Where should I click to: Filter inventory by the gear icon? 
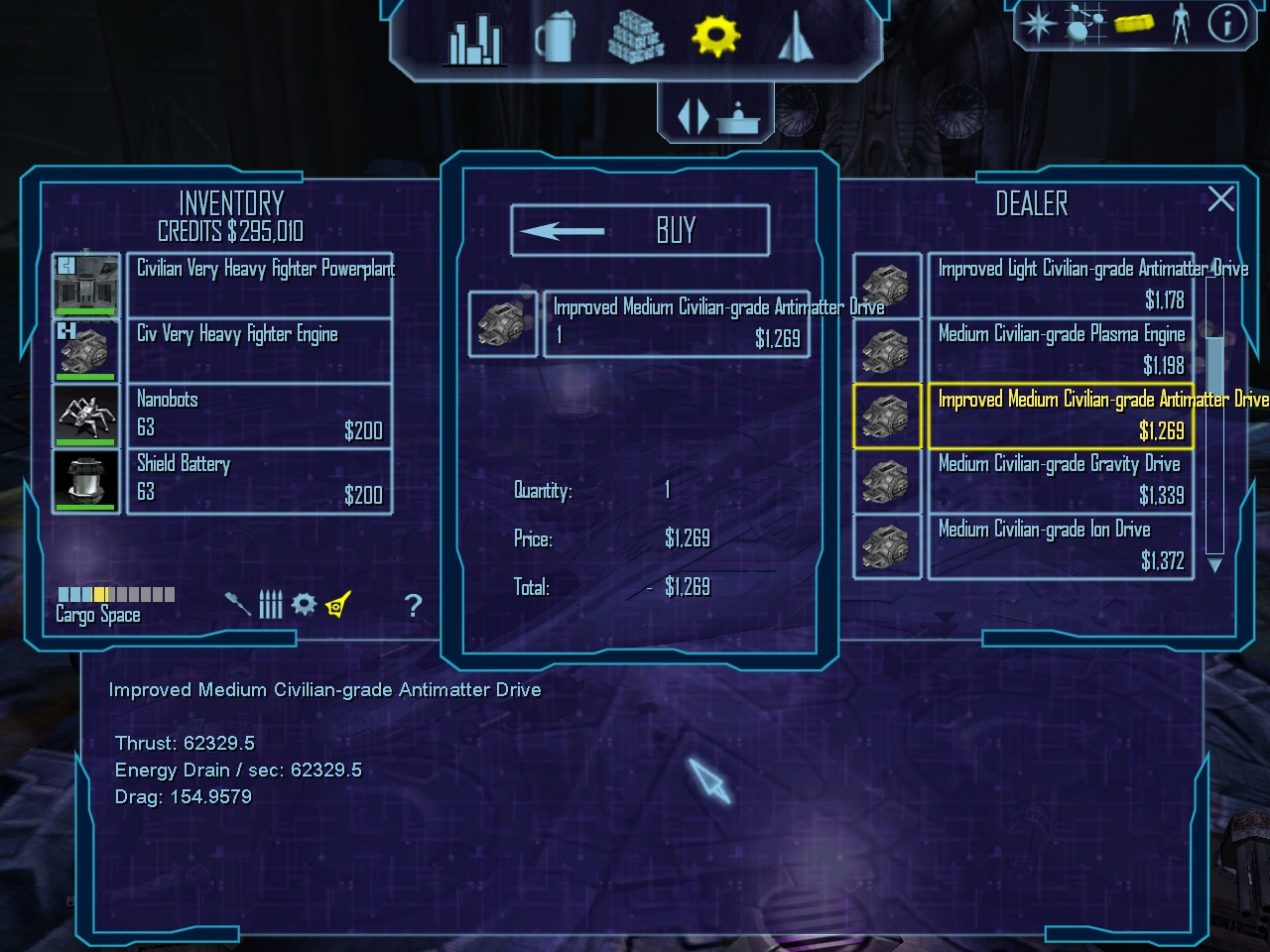pos(304,604)
